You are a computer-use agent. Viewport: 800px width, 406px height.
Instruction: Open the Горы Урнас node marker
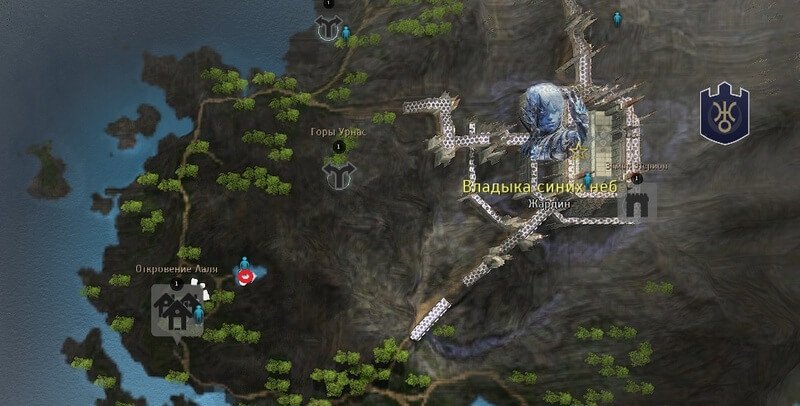(x=339, y=175)
